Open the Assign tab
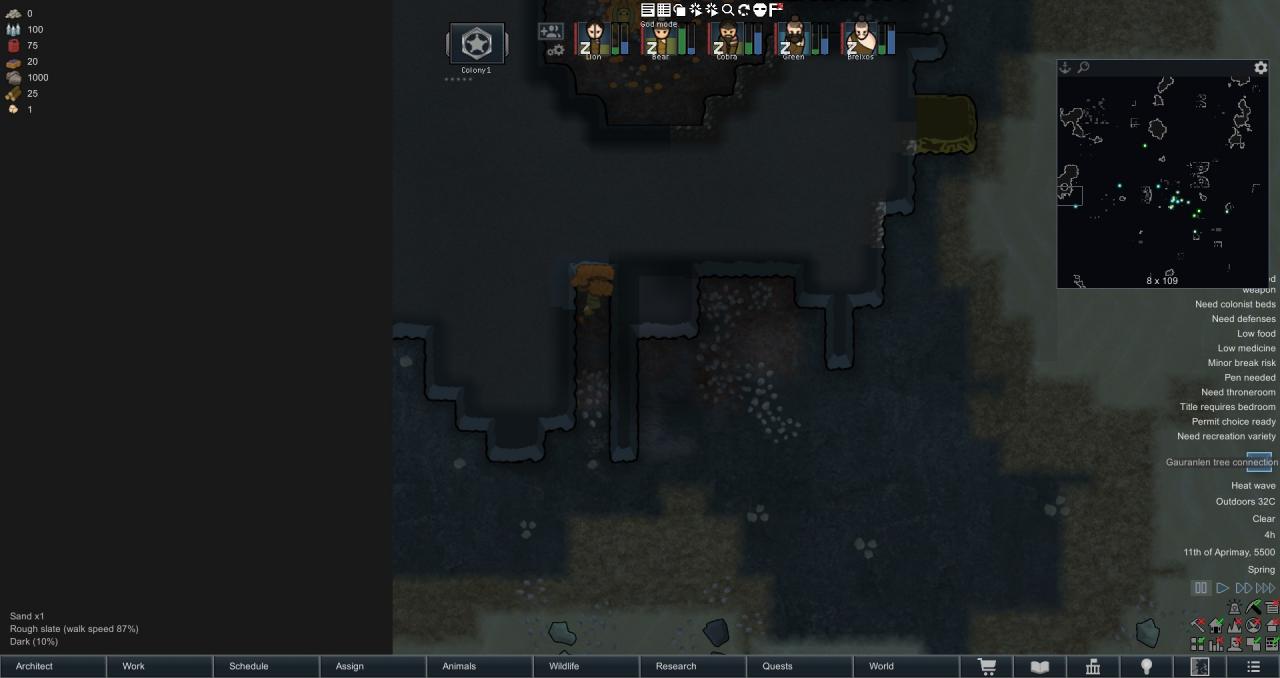Image resolution: width=1280 pixels, height=678 pixels. (x=373, y=666)
